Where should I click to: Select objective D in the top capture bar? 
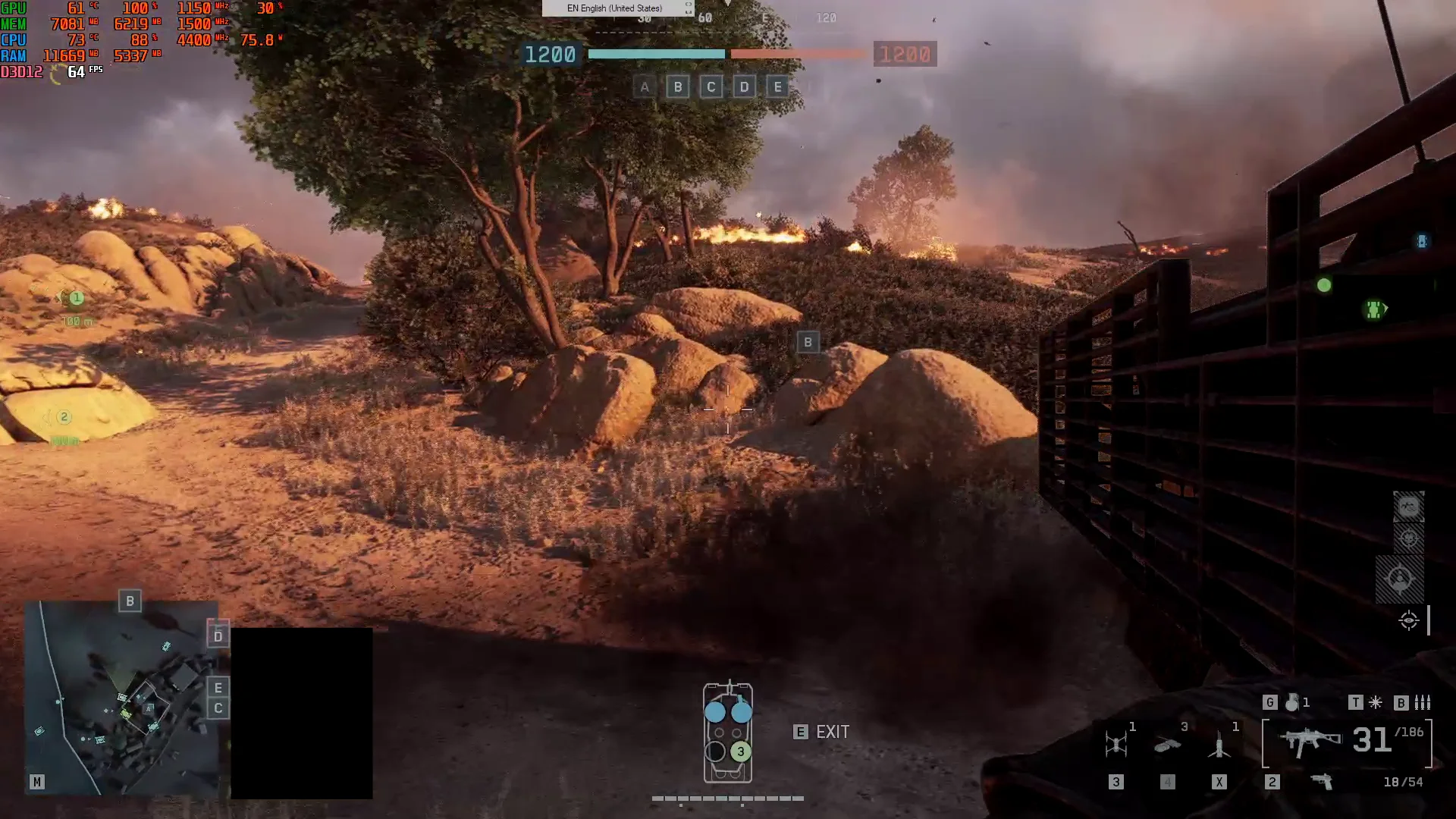(x=744, y=87)
